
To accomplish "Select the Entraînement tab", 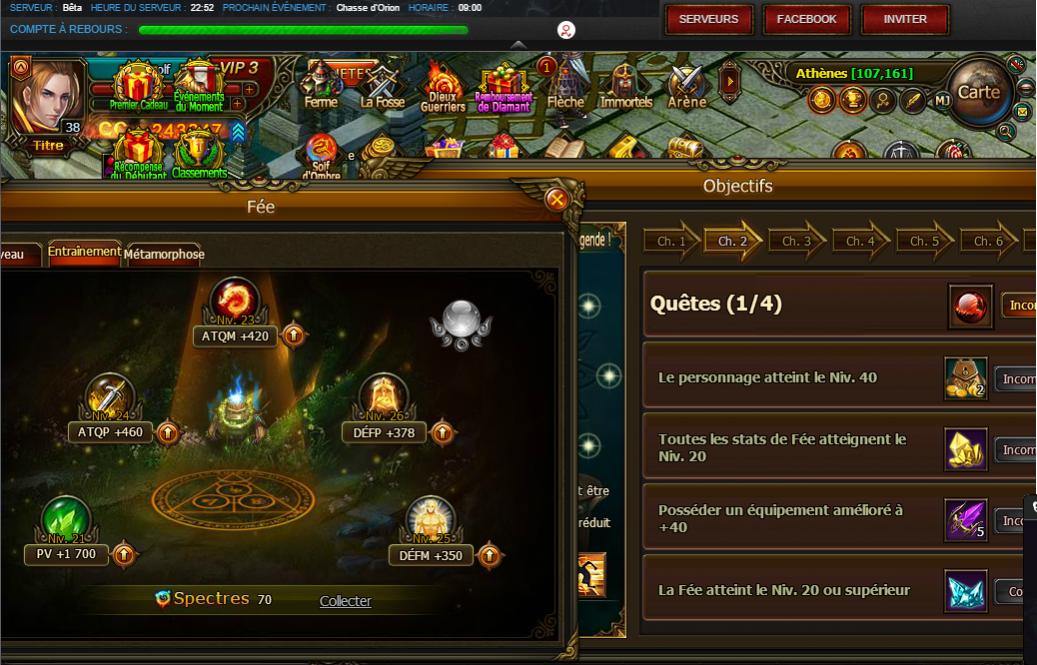I will coord(84,252).
